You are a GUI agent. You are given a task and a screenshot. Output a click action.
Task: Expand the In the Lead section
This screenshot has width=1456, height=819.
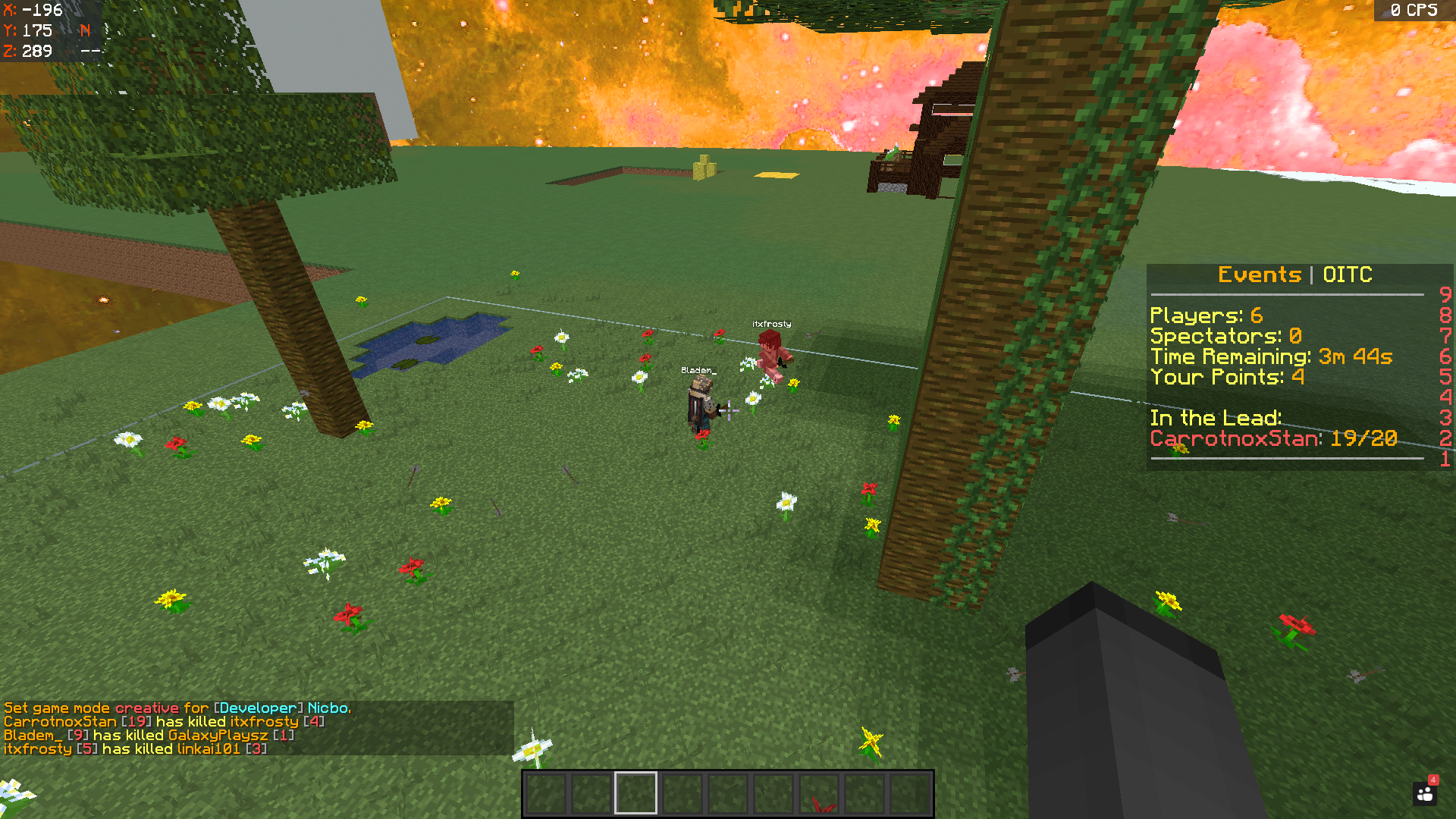tap(1216, 417)
